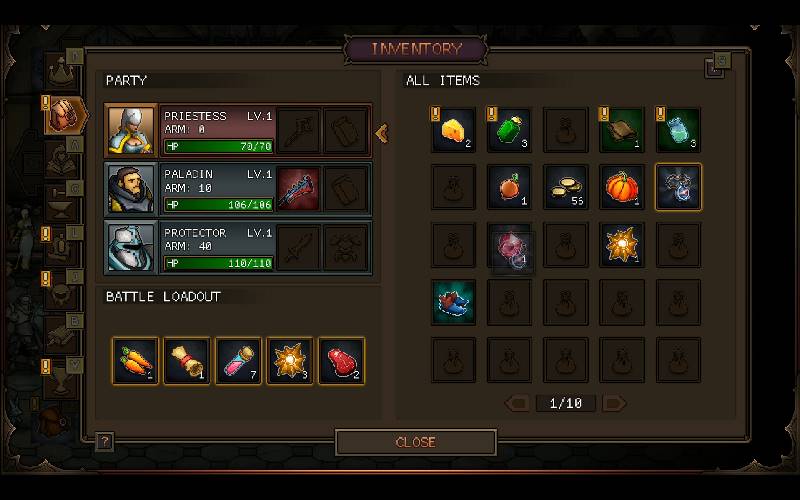Choose the raw meat loadout slot
Image resolution: width=800 pixels, height=500 pixels.
coord(341,361)
